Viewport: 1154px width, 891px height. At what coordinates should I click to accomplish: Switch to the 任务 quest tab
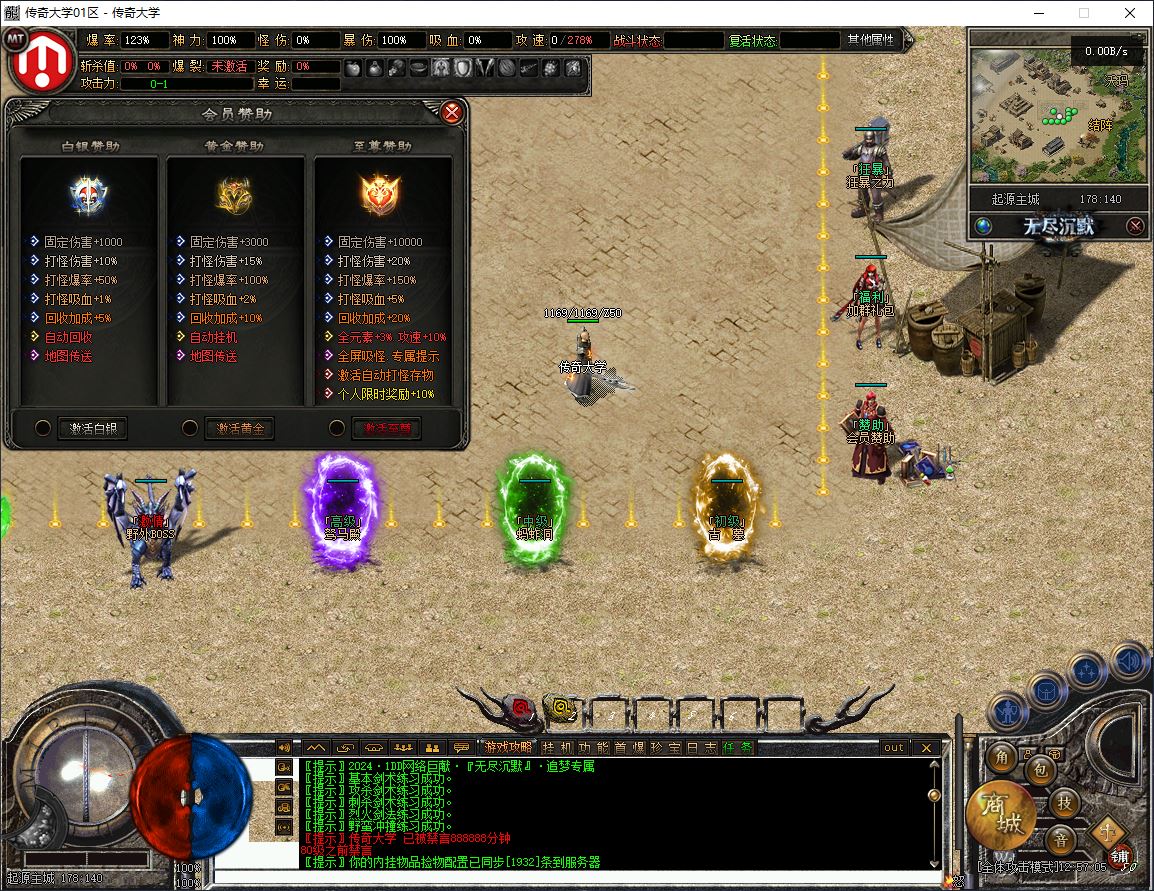738,747
